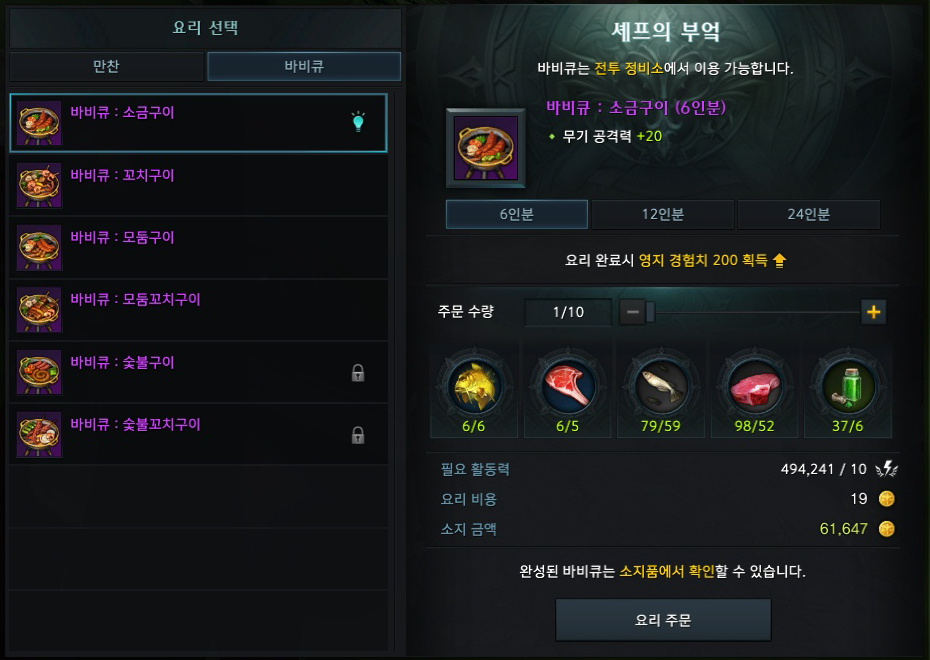This screenshot has width=930, height=660.
Task: Choose the 바비큐 : 소금구이 recipe row
Action: (198, 122)
